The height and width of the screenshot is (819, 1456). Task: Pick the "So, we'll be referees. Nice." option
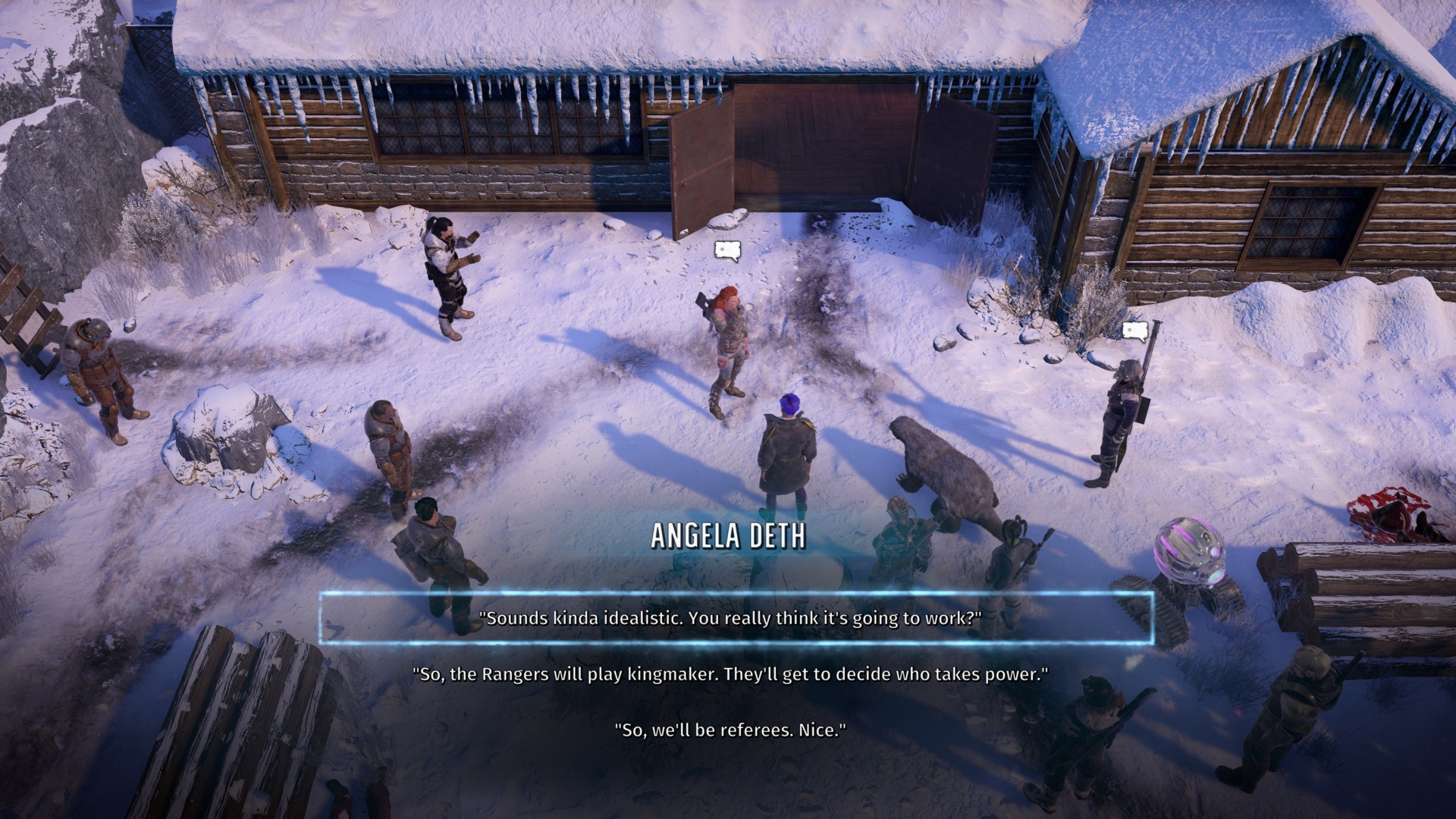pyautogui.click(x=730, y=730)
